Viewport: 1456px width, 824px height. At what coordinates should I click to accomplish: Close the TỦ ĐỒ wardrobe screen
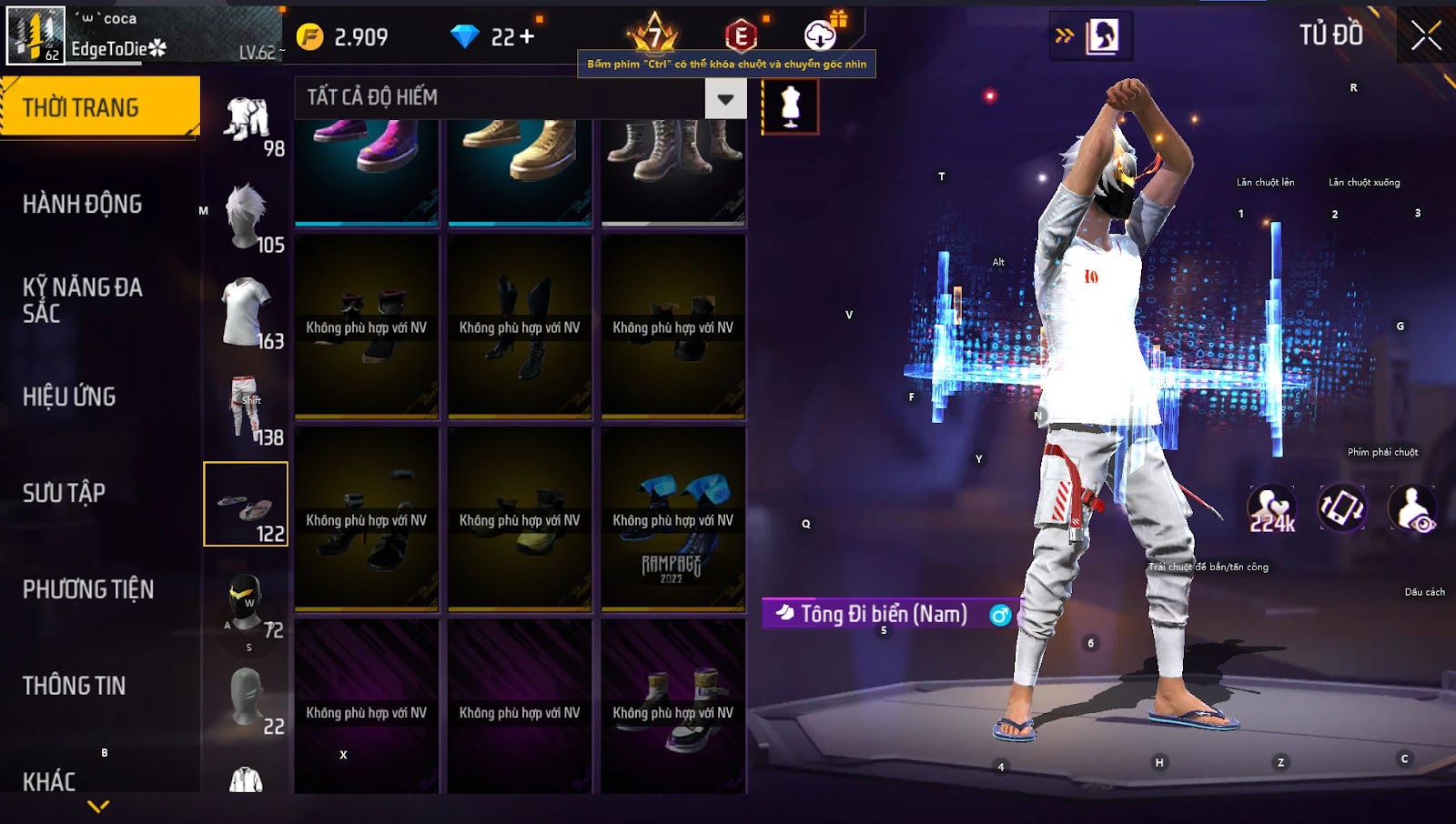click(x=1426, y=36)
